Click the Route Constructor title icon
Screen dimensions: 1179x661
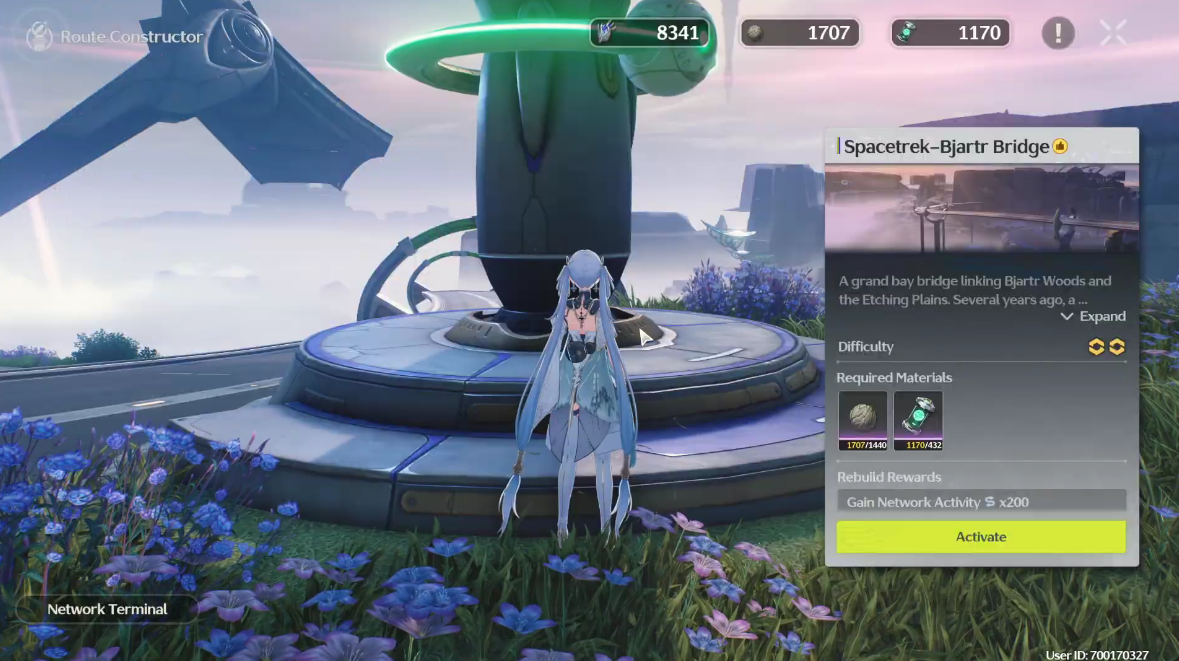(x=39, y=37)
